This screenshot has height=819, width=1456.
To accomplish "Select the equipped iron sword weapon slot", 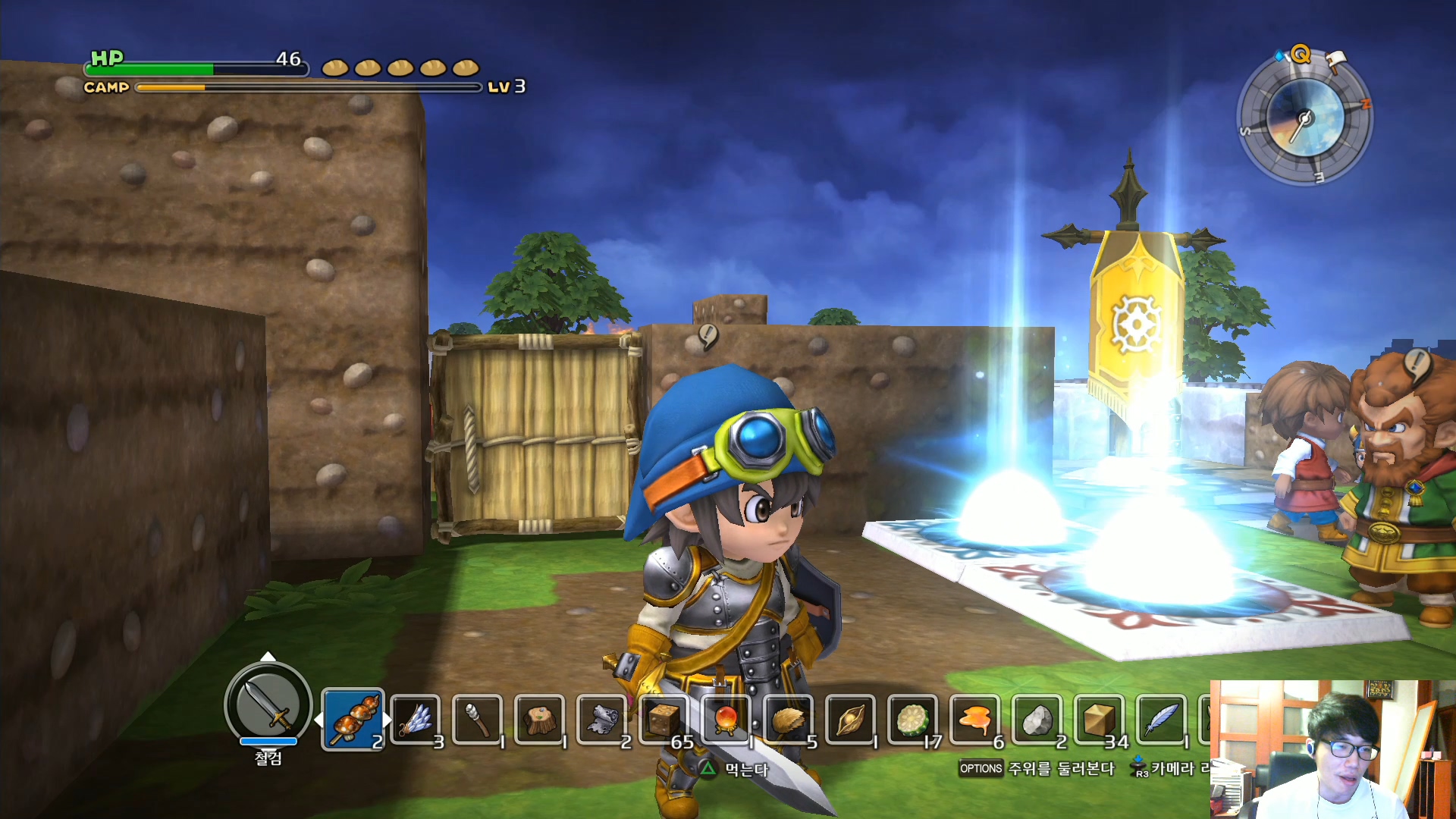I will (268, 704).
